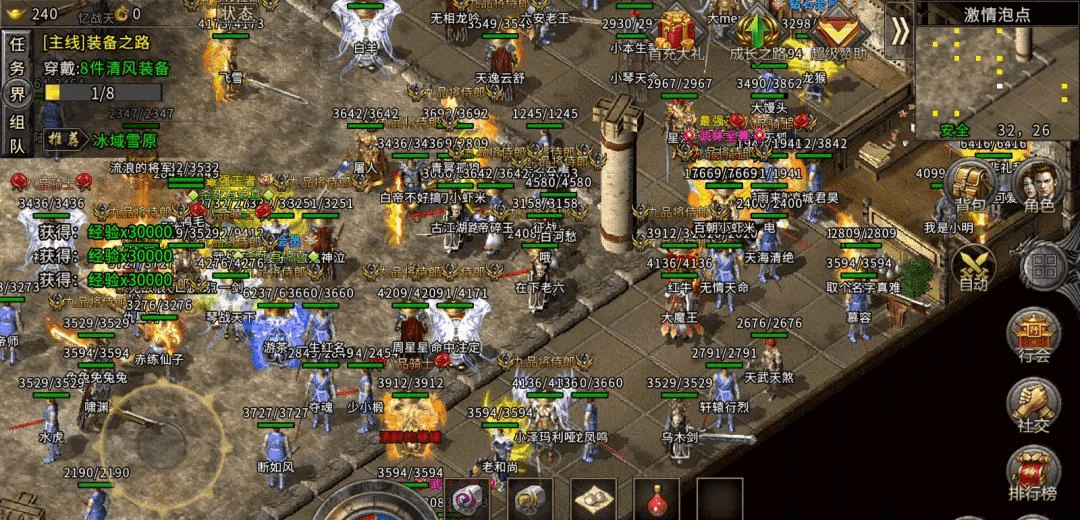Collapse top icons with the double-arrow button
This screenshot has height=520, width=1080.
click(899, 30)
